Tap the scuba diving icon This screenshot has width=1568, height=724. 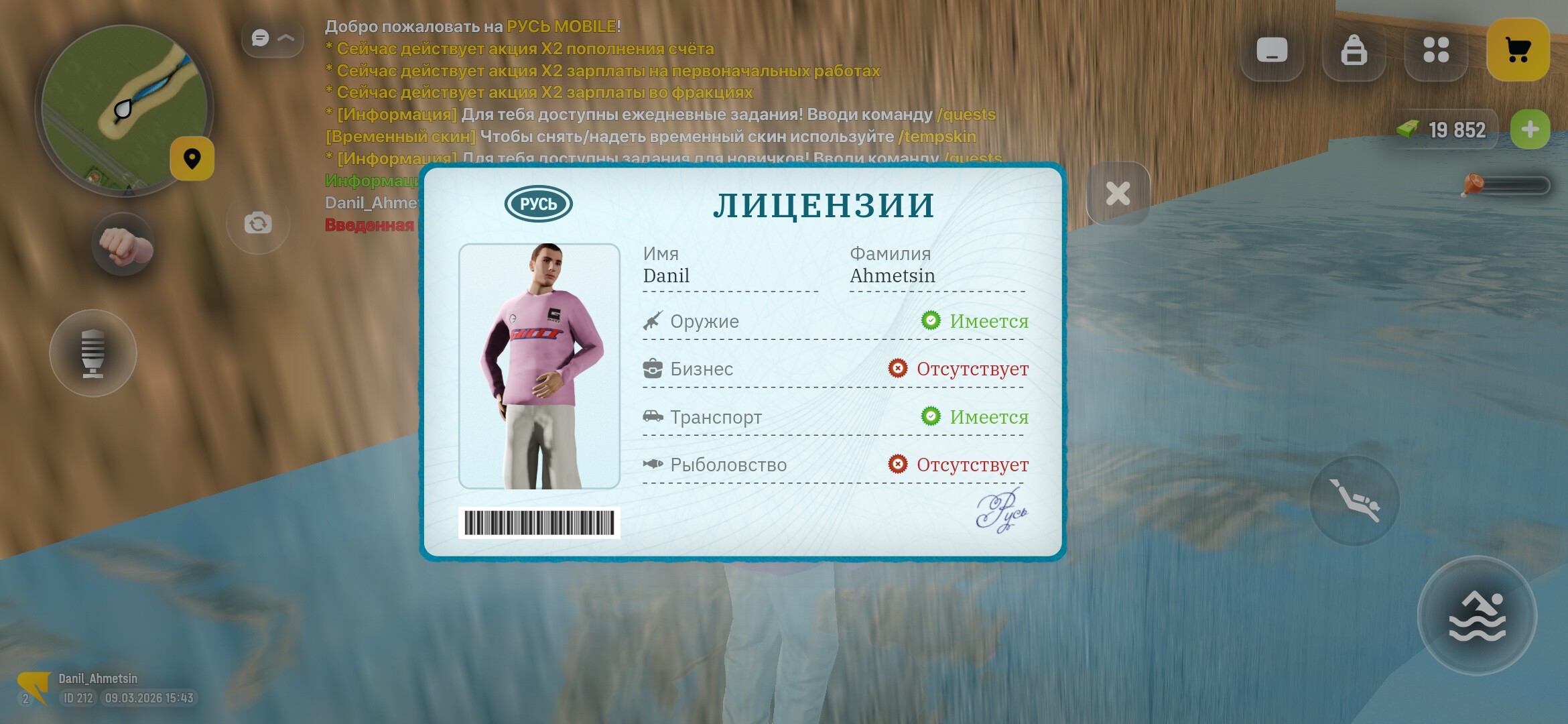click(x=1356, y=500)
